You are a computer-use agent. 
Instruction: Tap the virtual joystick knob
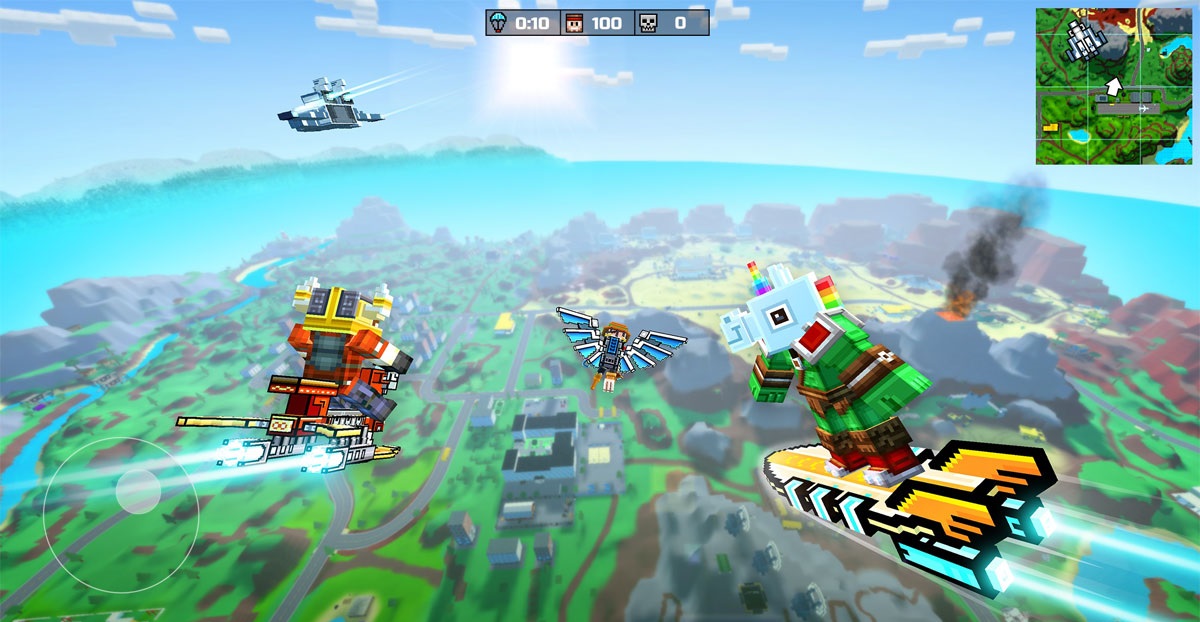(138, 490)
